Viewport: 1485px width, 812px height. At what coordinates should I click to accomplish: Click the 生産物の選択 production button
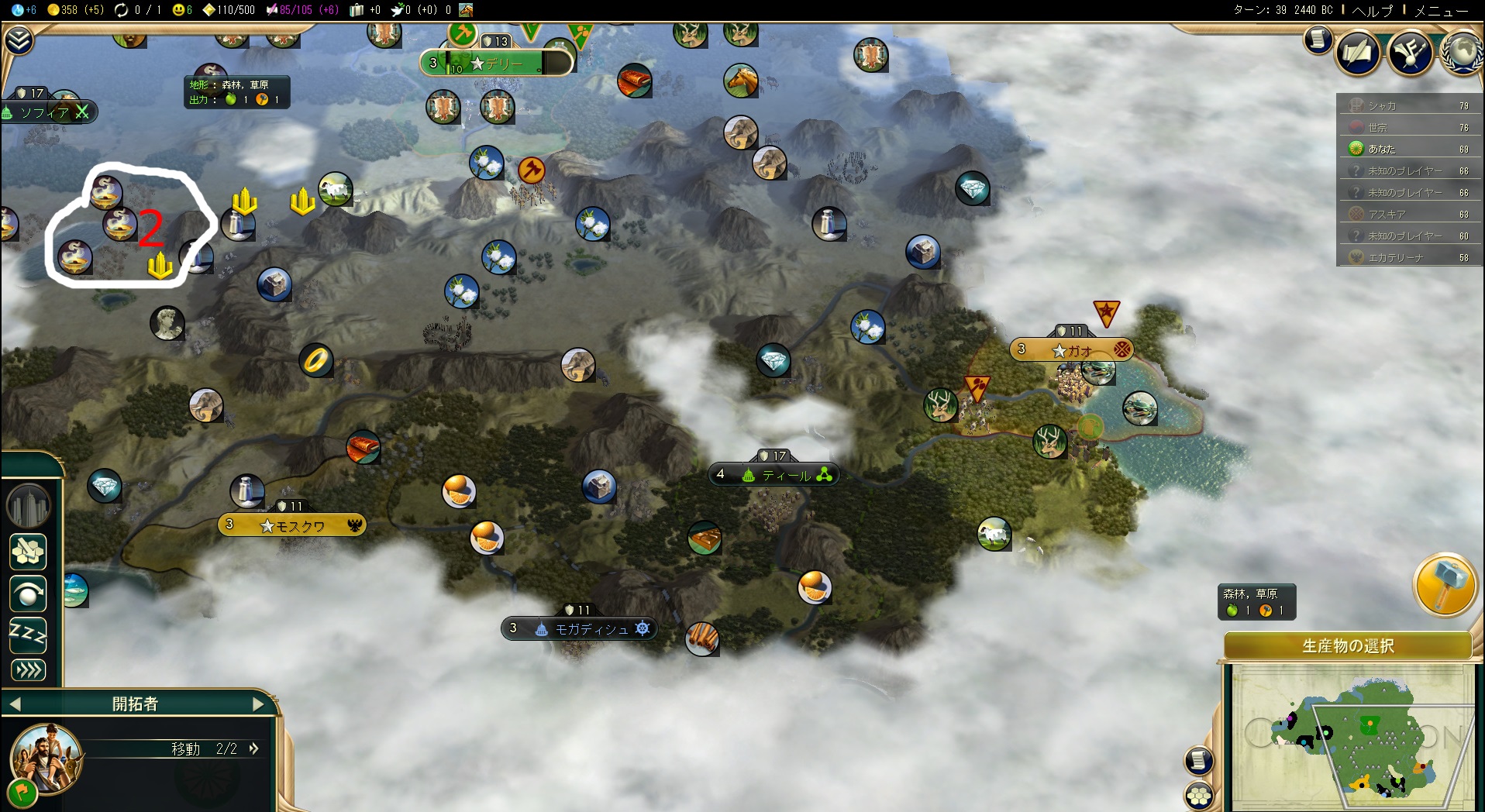(1348, 645)
